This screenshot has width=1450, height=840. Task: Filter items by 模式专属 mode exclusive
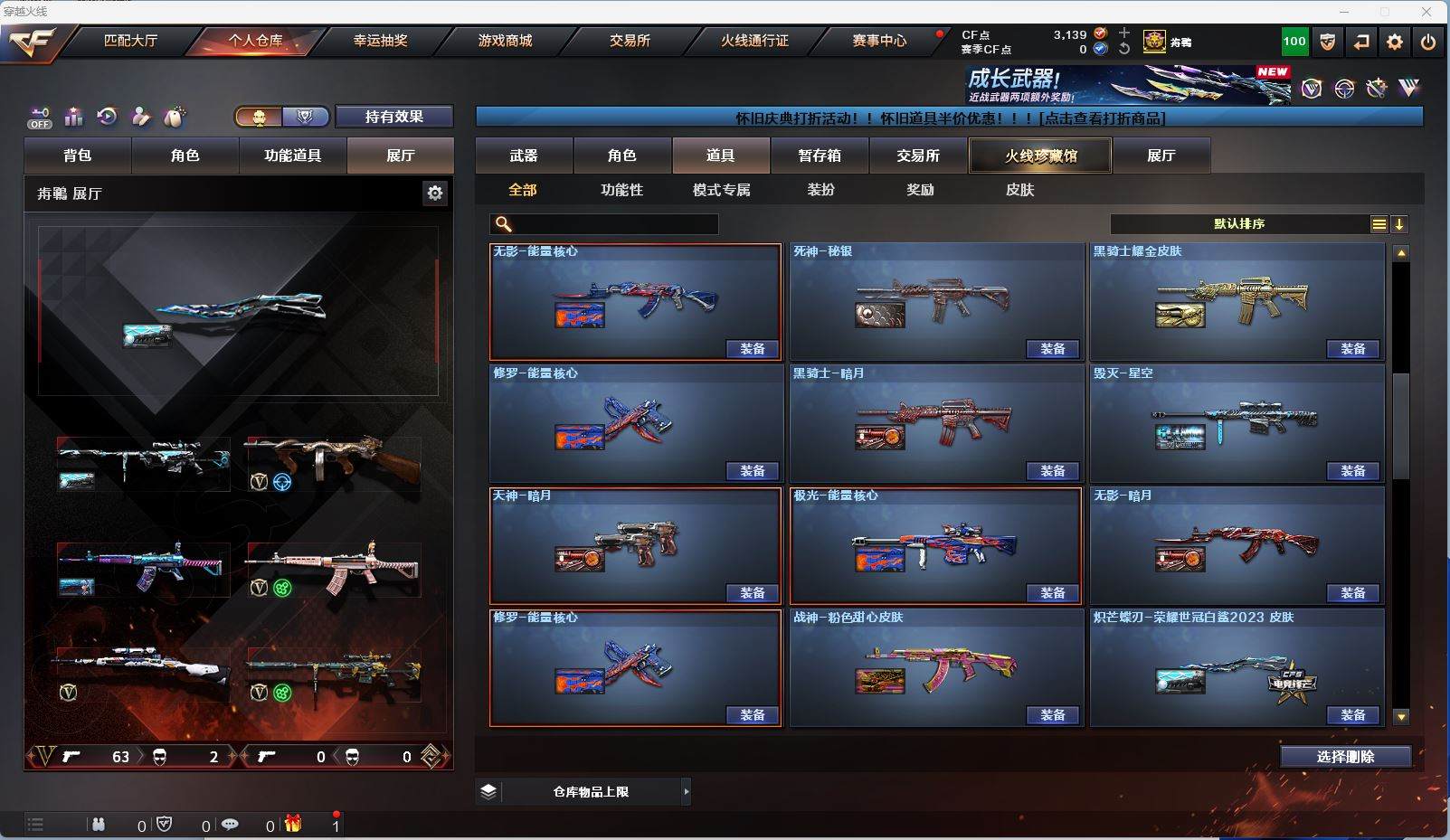click(x=721, y=190)
